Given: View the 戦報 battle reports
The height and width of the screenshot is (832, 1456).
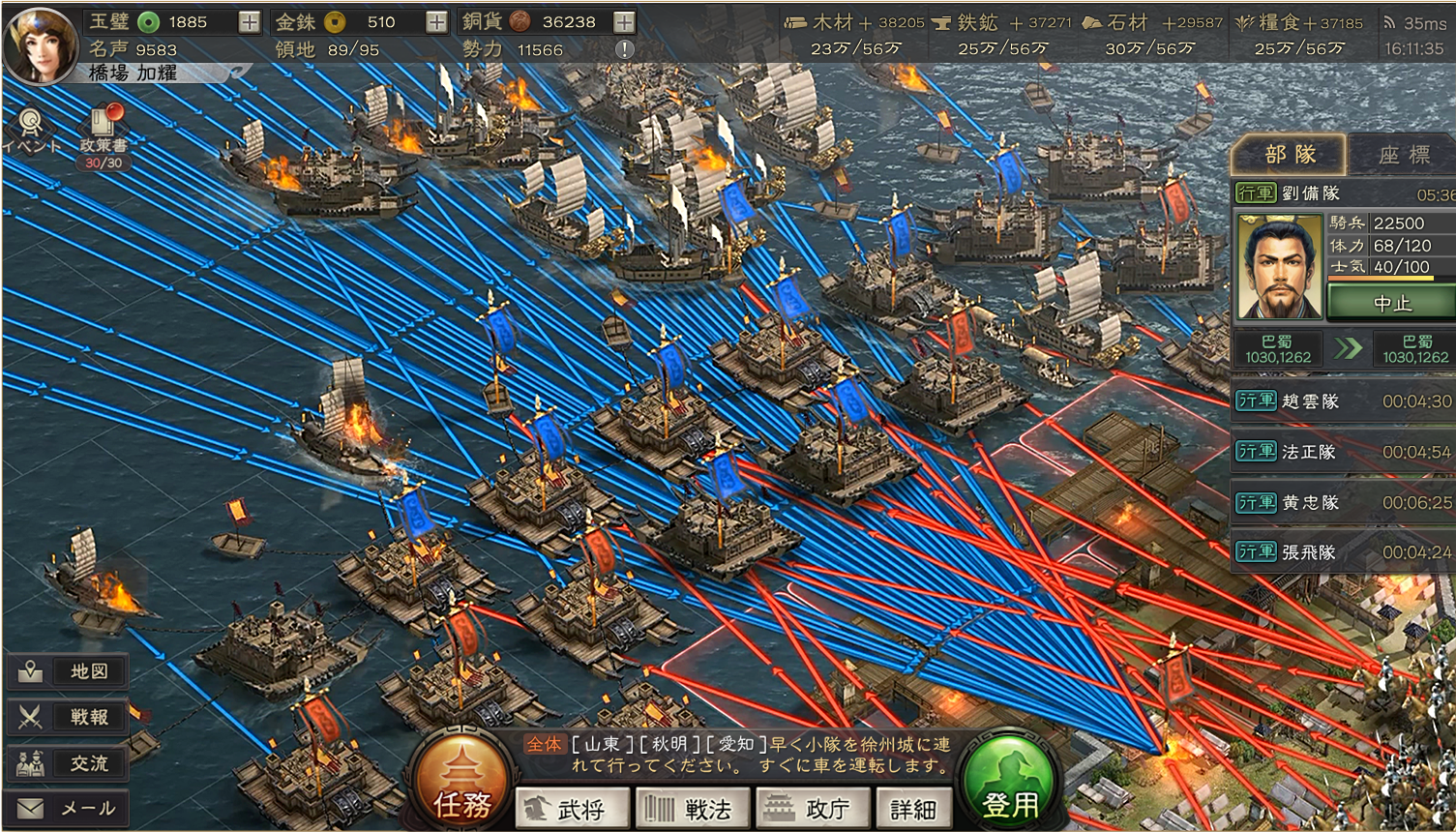Looking at the screenshot, I should 69,717.
